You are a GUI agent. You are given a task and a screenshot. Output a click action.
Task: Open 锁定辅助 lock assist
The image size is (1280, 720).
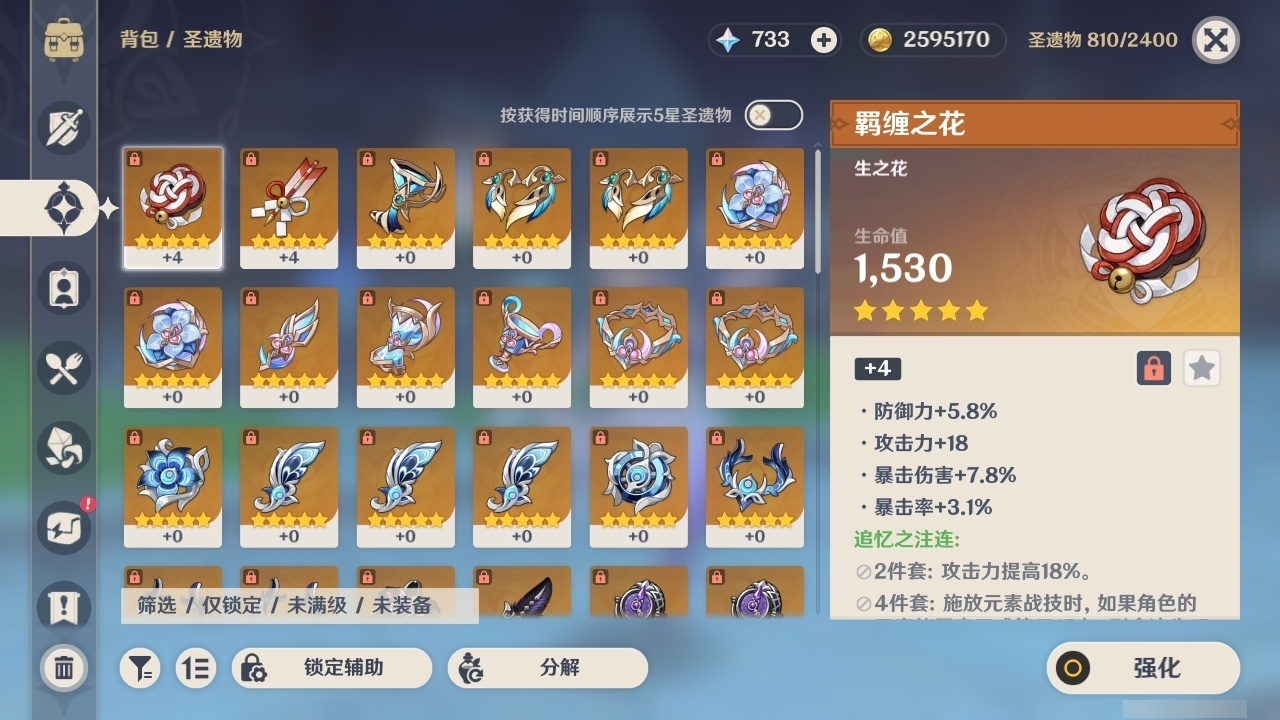click(330, 667)
